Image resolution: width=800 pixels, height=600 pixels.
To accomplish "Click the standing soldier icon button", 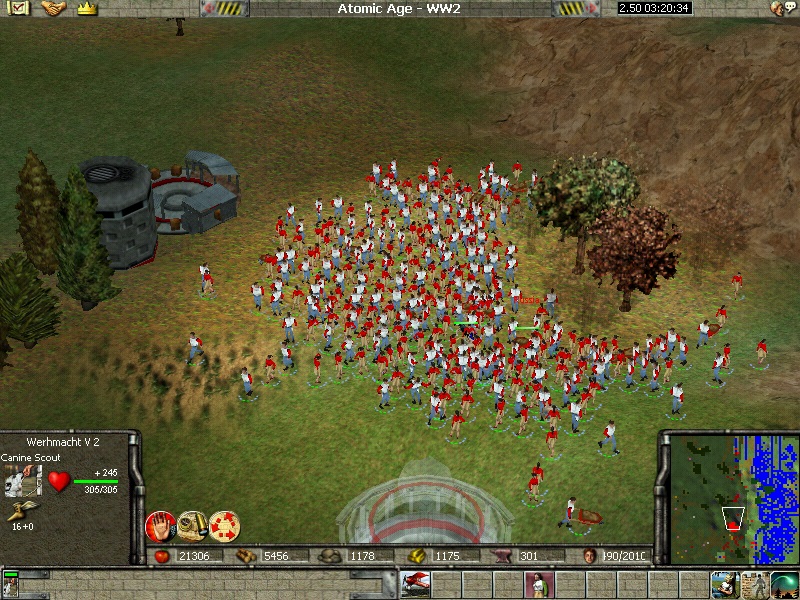I will pyautogui.click(x=753, y=583).
